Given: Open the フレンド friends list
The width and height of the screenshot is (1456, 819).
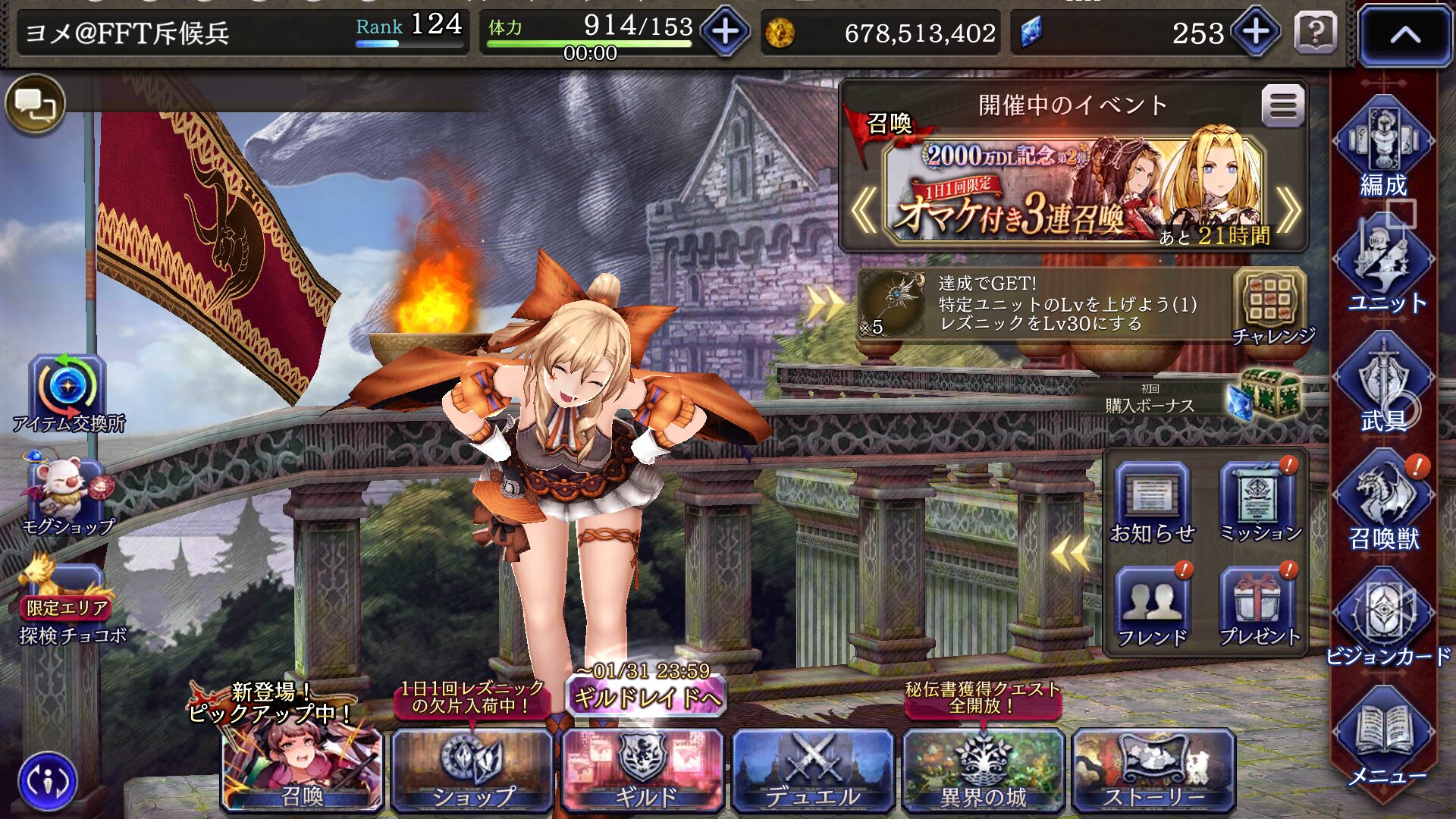Looking at the screenshot, I should (1152, 608).
